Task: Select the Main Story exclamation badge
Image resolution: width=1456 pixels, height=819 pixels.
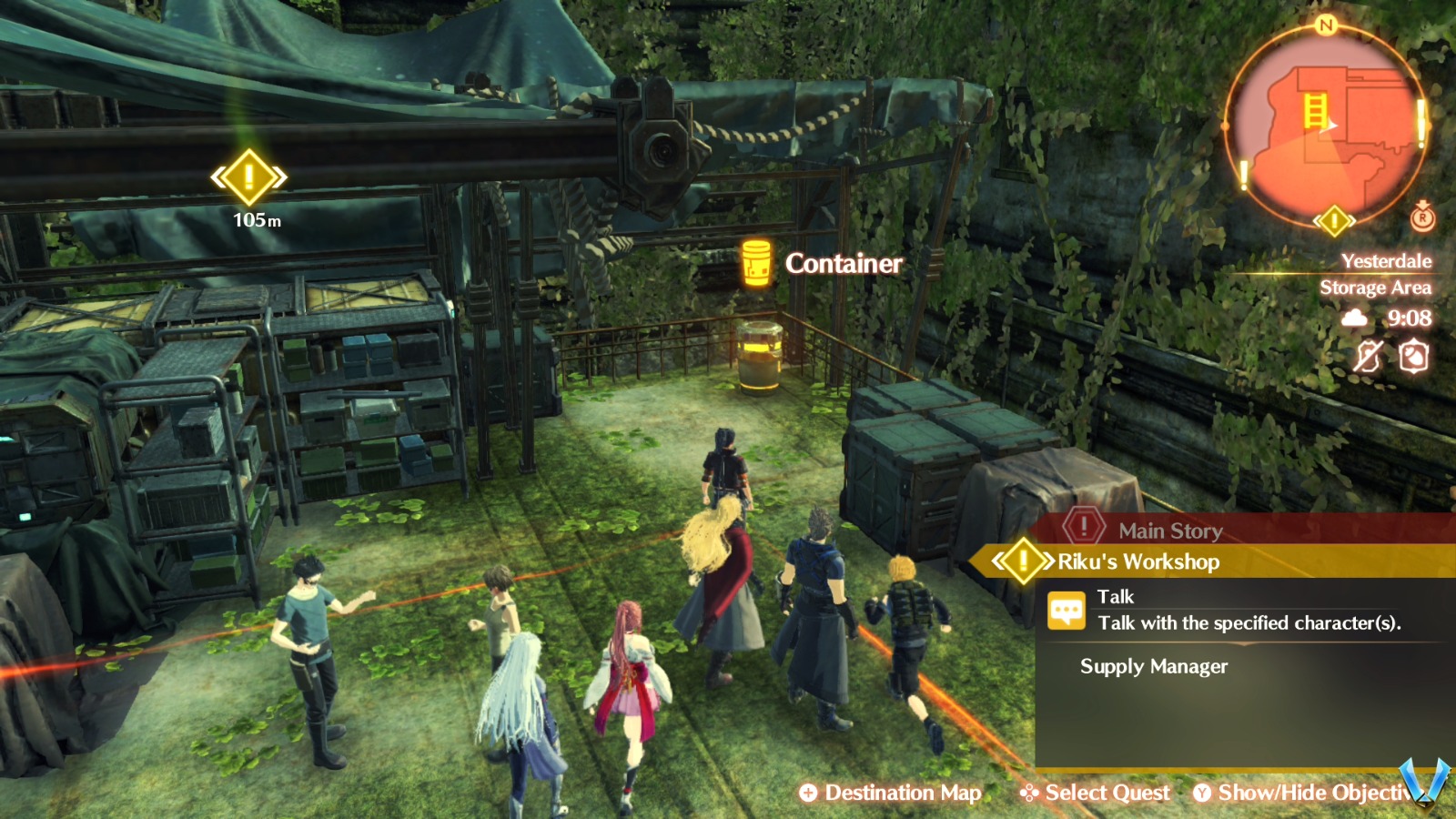Action: 1084,527
